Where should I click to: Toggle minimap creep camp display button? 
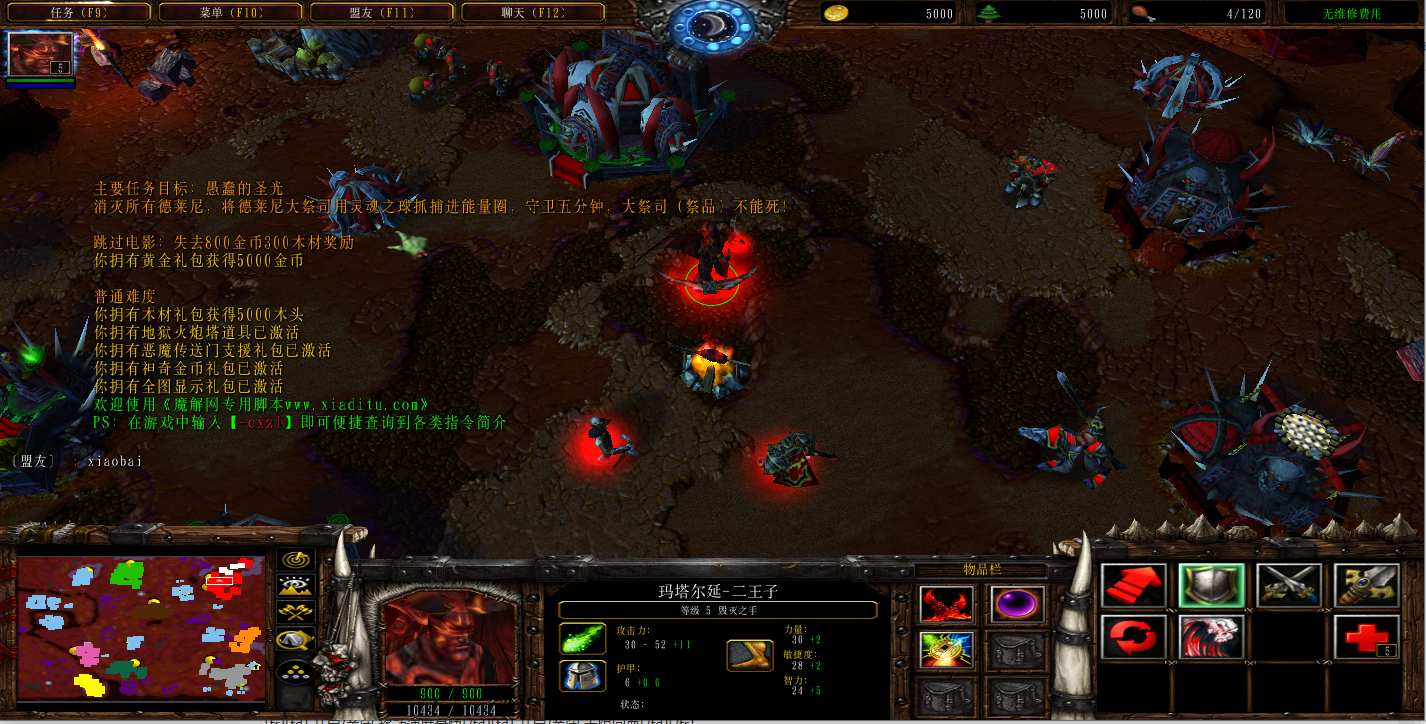(x=295, y=639)
